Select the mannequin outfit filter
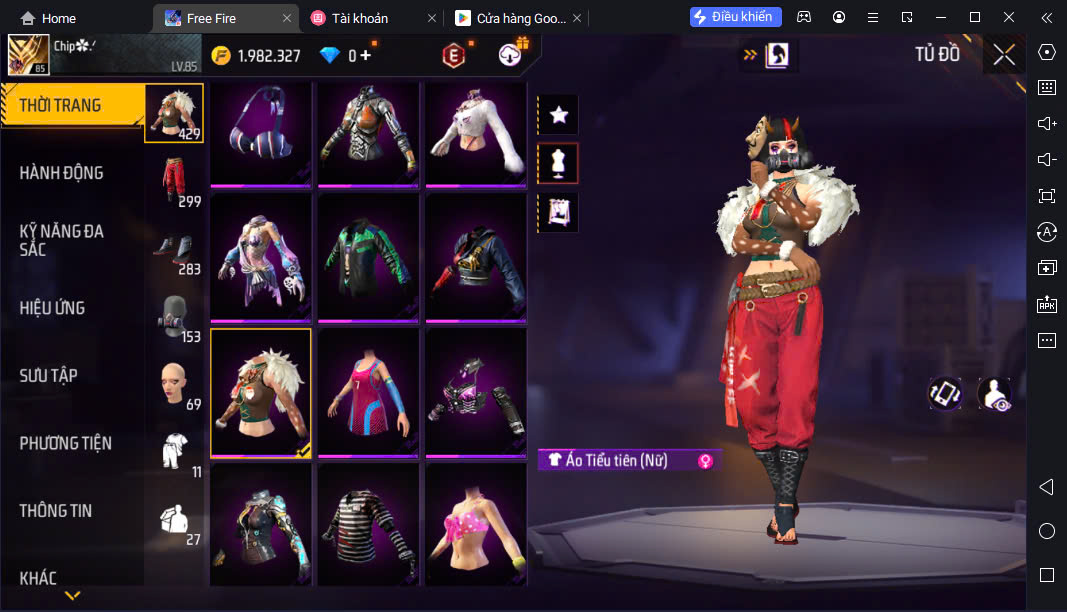The width and height of the screenshot is (1067, 612). (x=559, y=164)
